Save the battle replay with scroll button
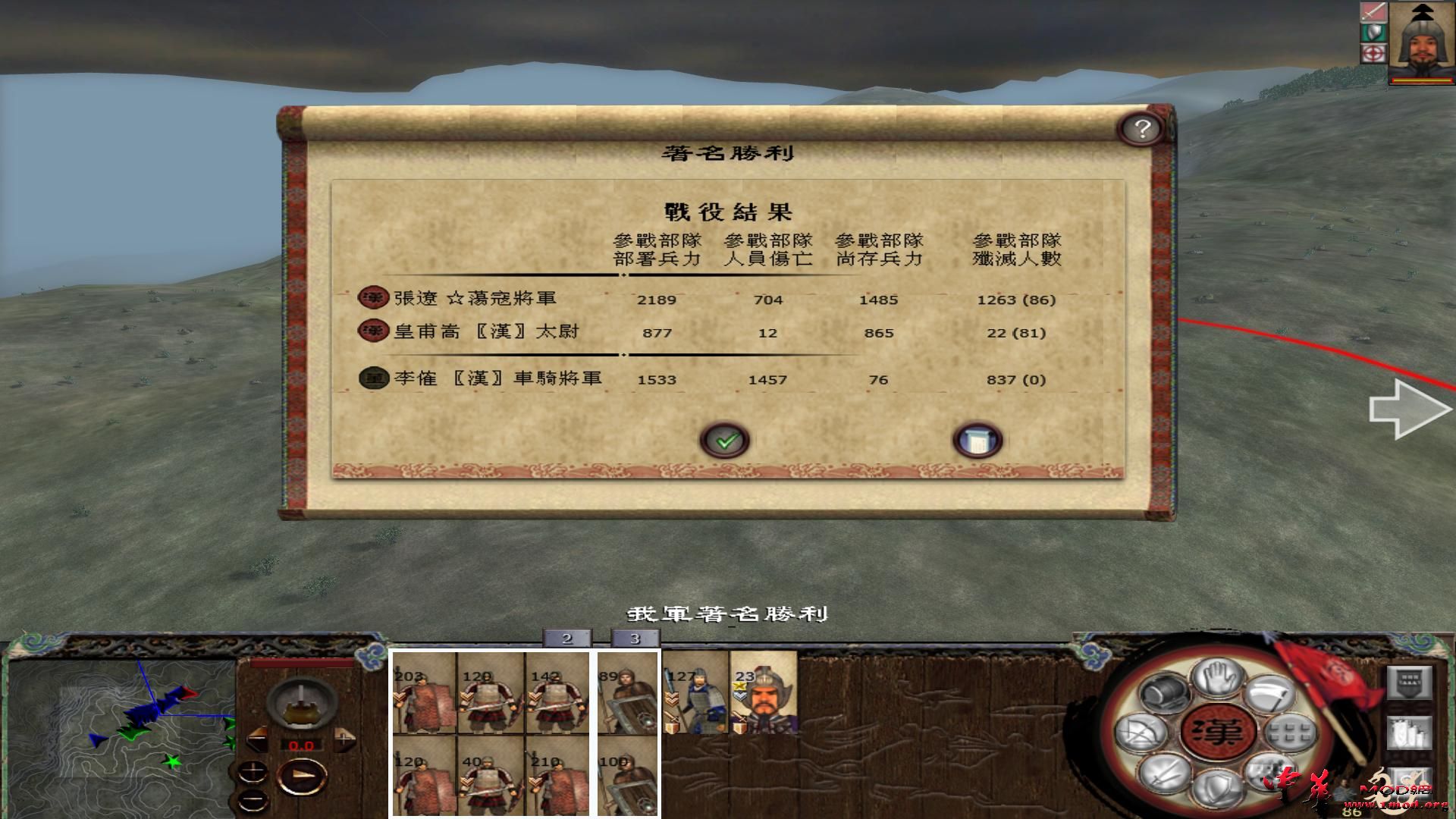The image size is (1456, 819). 980,439
